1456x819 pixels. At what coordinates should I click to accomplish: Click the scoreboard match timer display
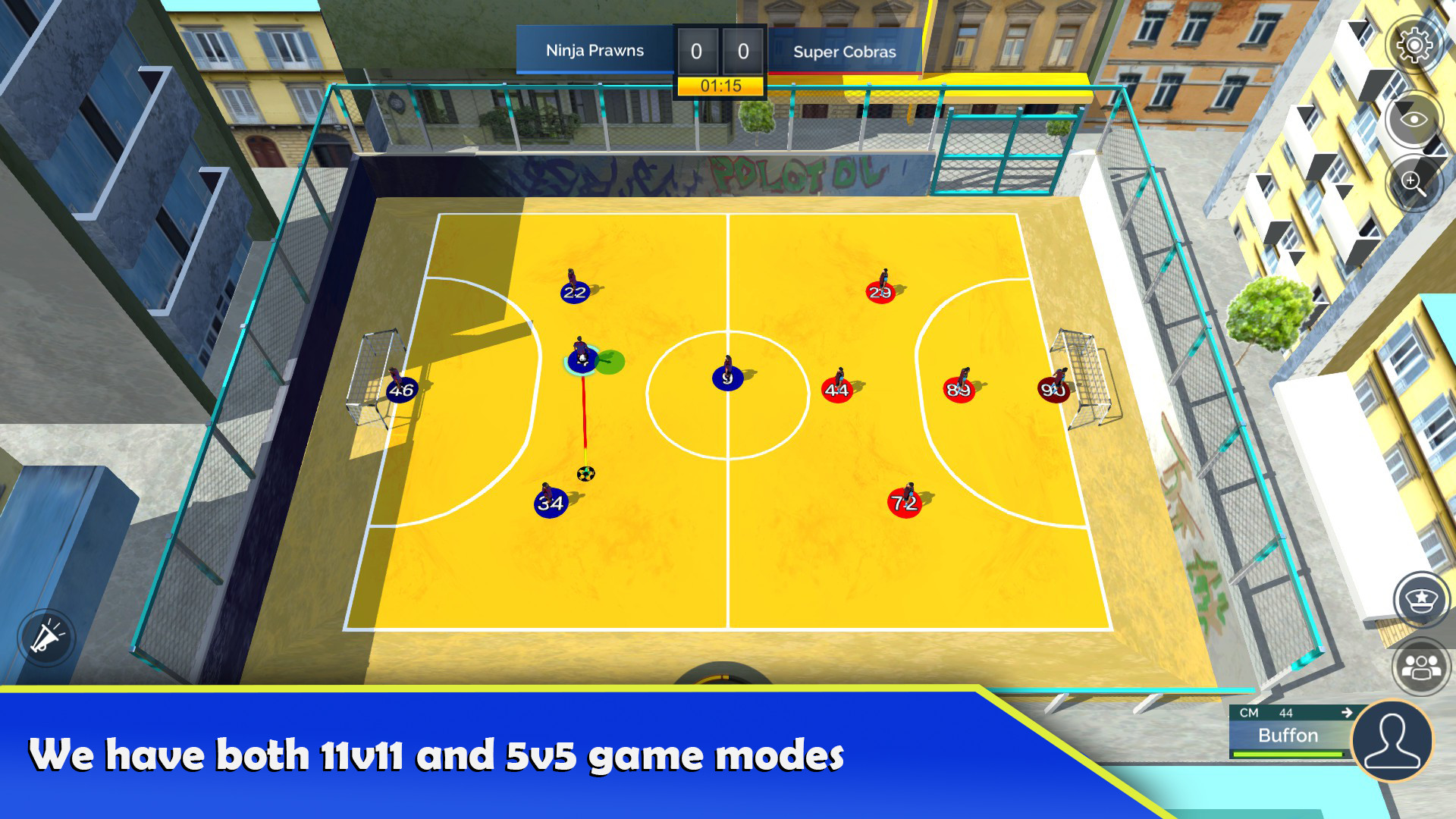pyautogui.click(x=722, y=86)
